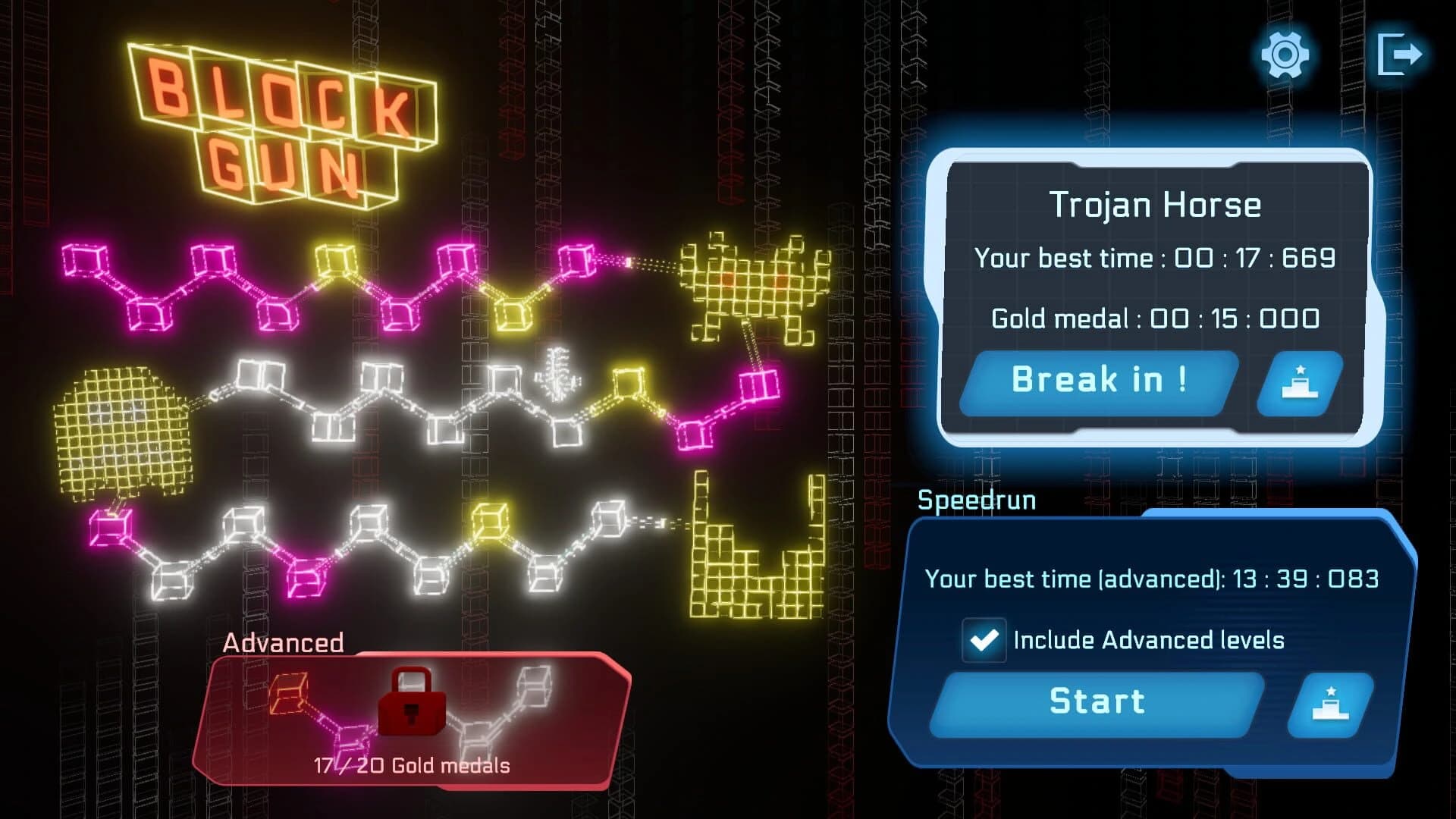Enable the Advanced levels inclusion setting
The height and width of the screenshot is (819, 1456).
(x=984, y=639)
